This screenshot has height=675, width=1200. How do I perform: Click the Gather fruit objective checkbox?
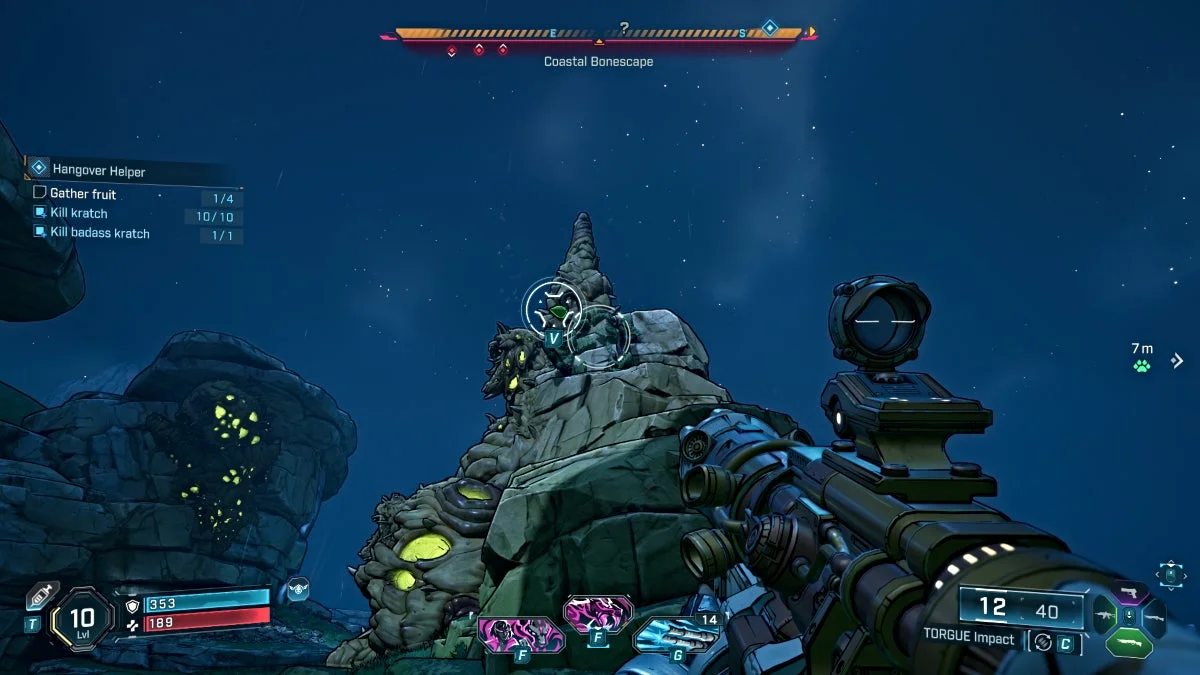click(x=40, y=193)
